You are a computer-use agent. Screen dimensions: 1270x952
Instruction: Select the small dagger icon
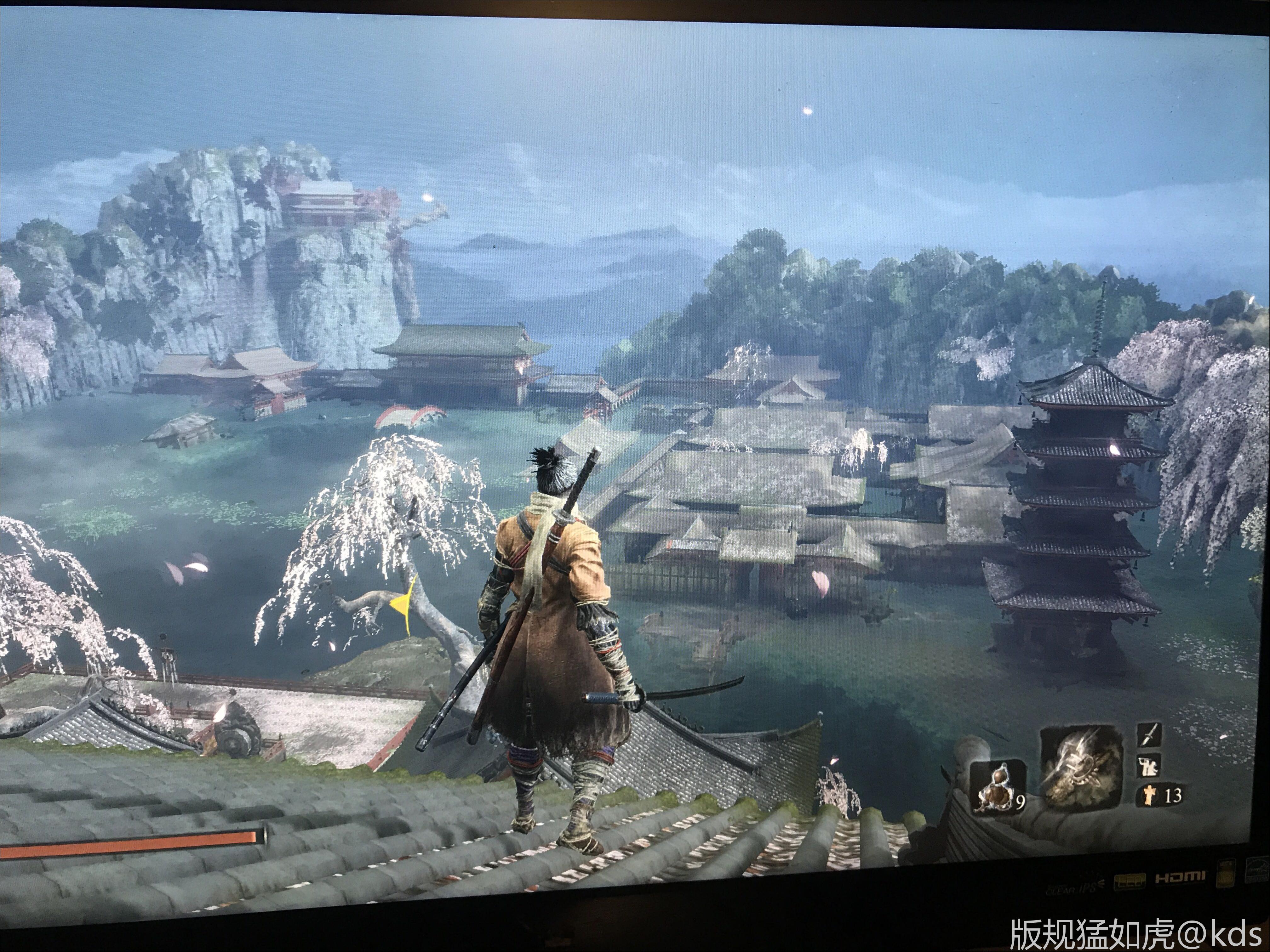pyautogui.click(x=1148, y=734)
